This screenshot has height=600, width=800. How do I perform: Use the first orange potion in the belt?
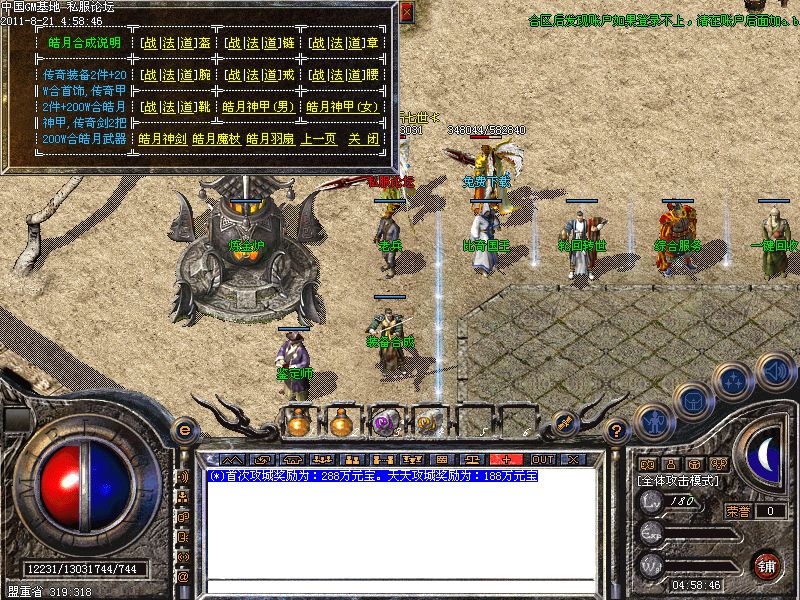(x=298, y=421)
